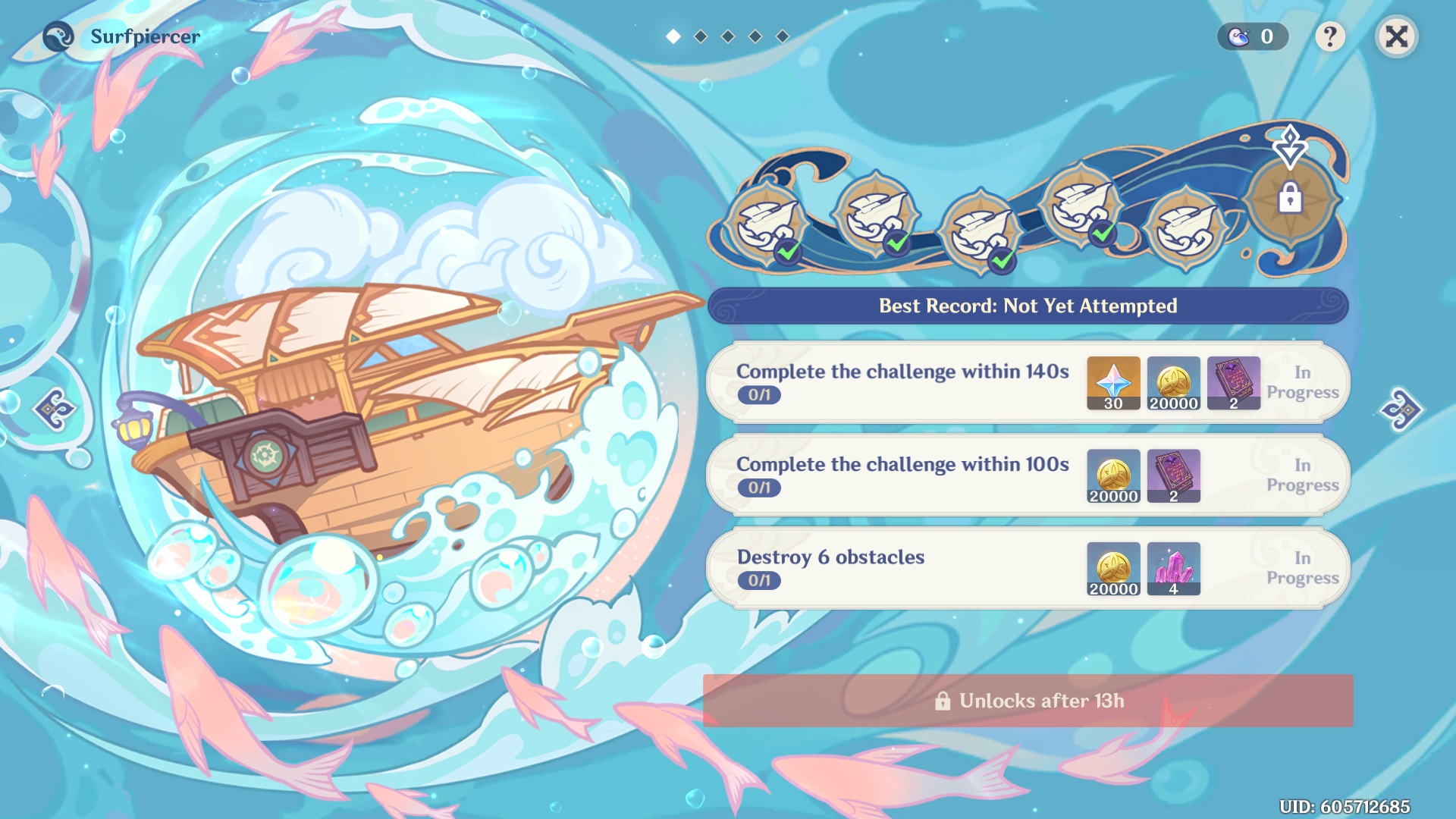Click the Surfpiercer event icon

(x=56, y=35)
